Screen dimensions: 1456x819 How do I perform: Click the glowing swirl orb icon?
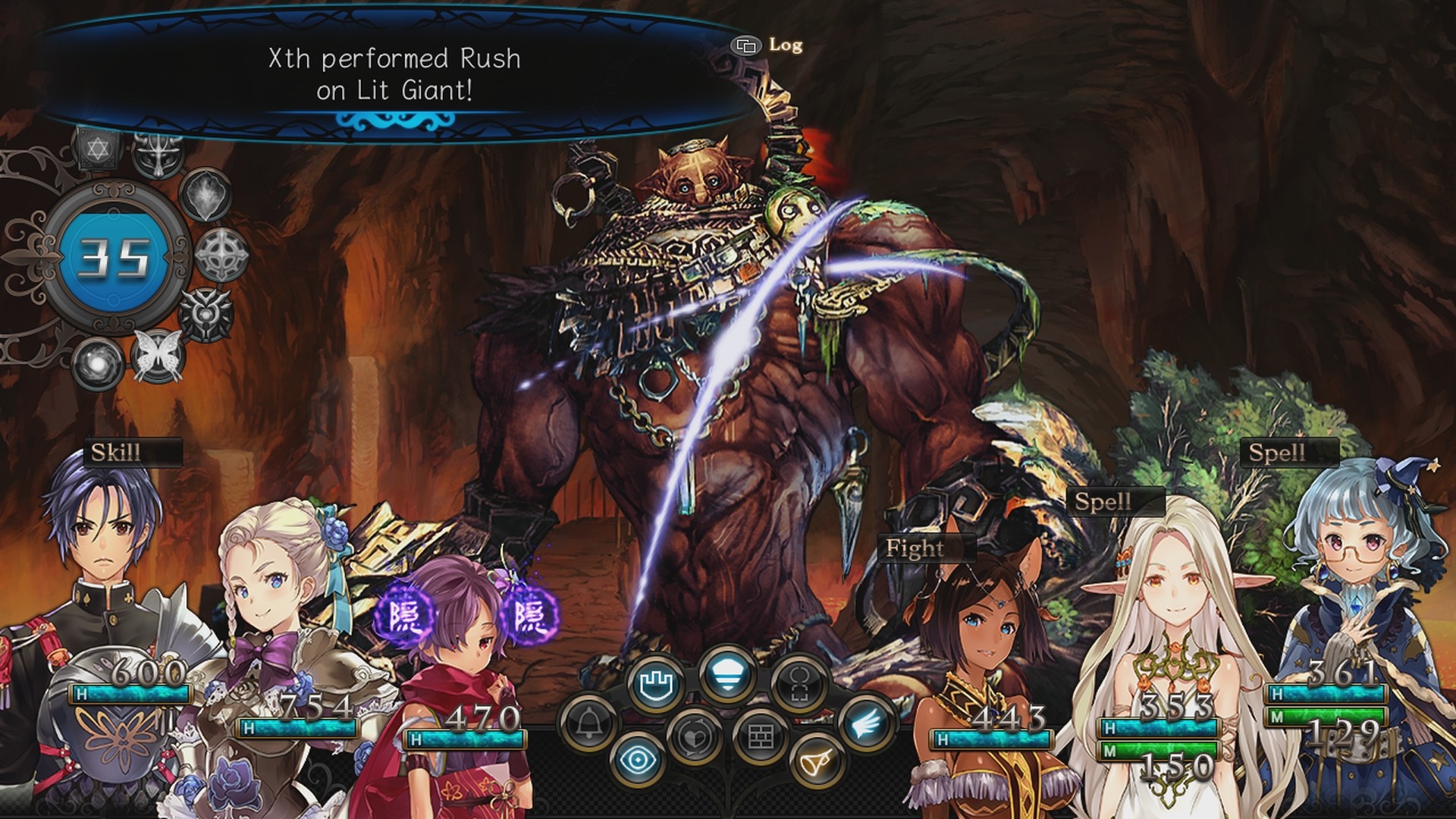(98, 362)
